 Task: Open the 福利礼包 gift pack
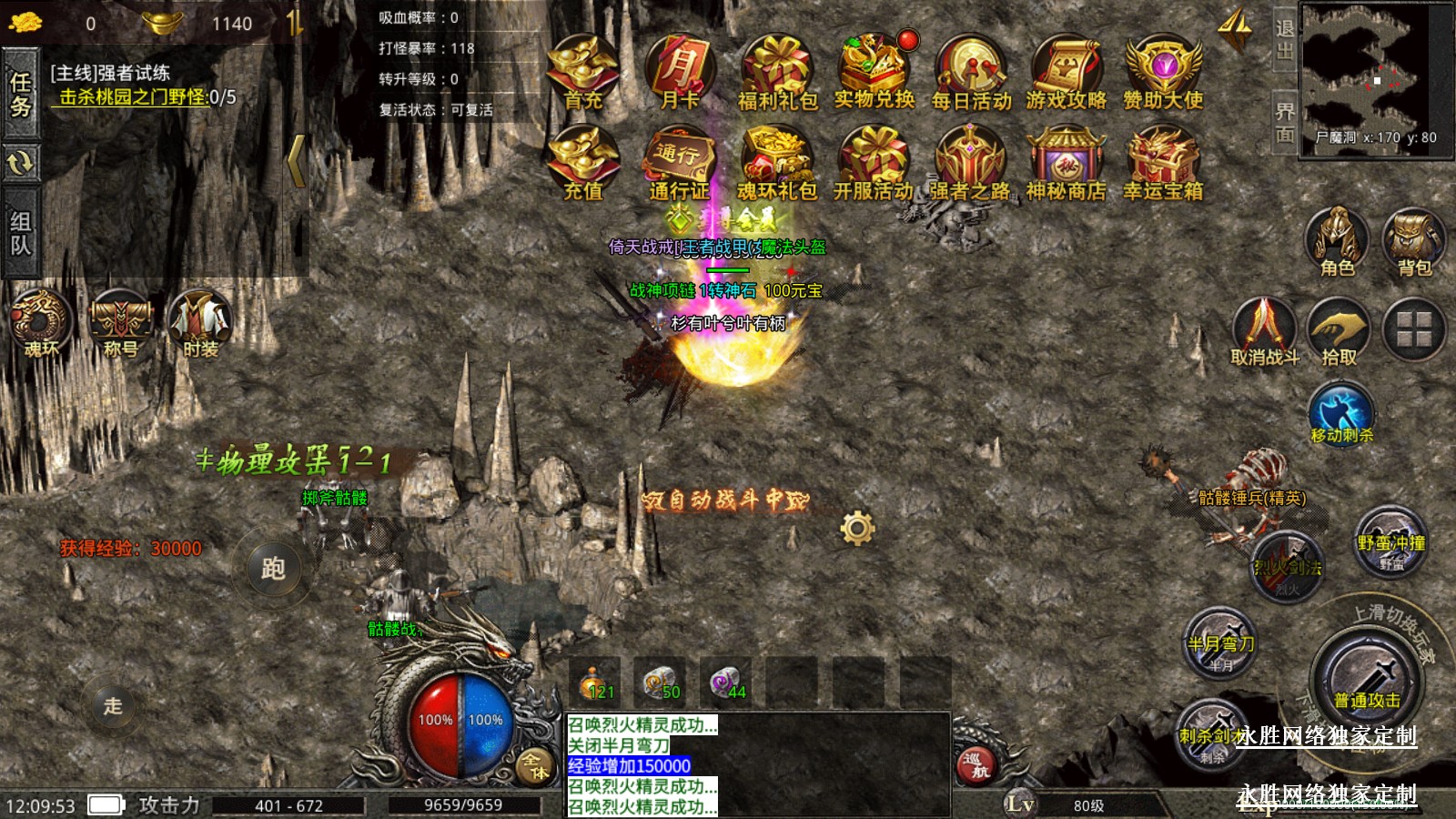pyautogui.click(x=776, y=69)
